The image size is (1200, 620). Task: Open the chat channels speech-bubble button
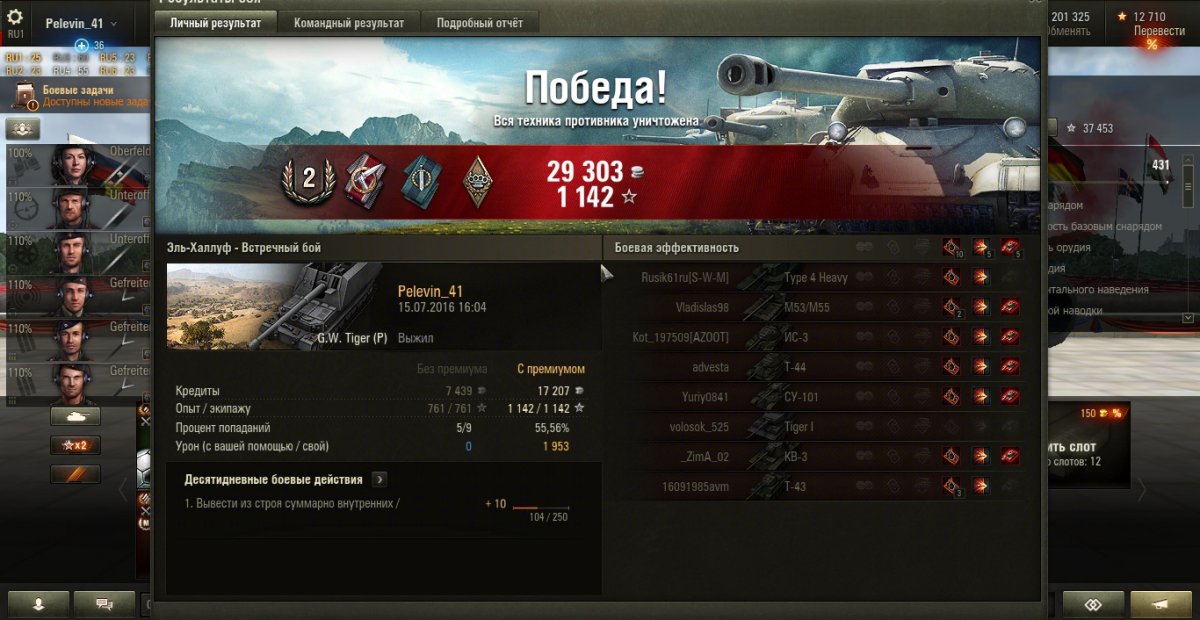click(104, 604)
